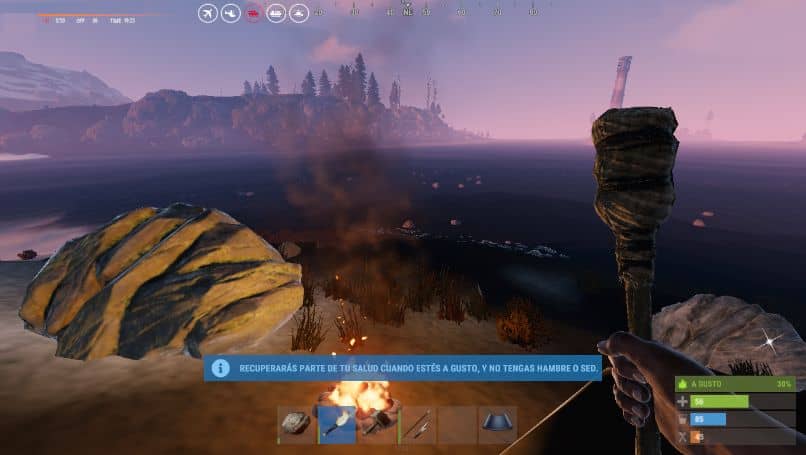Equip the bow from the hotbar
Image resolution: width=806 pixels, height=455 pixels.
(x=418, y=424)
